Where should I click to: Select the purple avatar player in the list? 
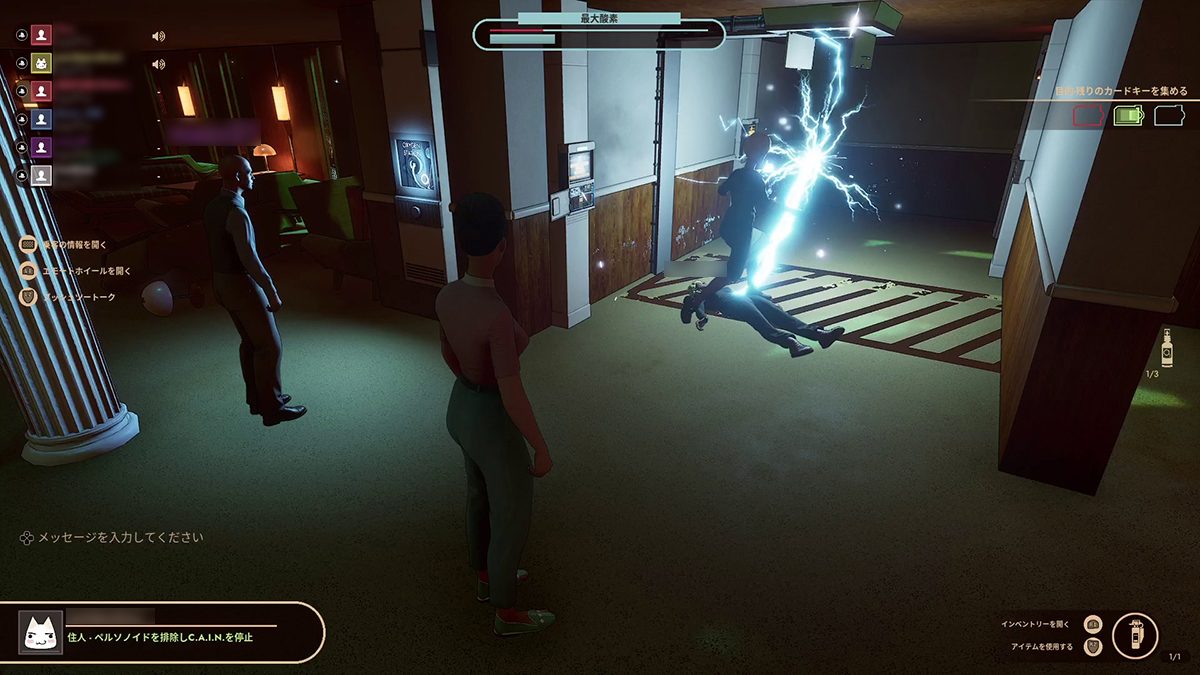pyautogui.click(x=41, y=147)
